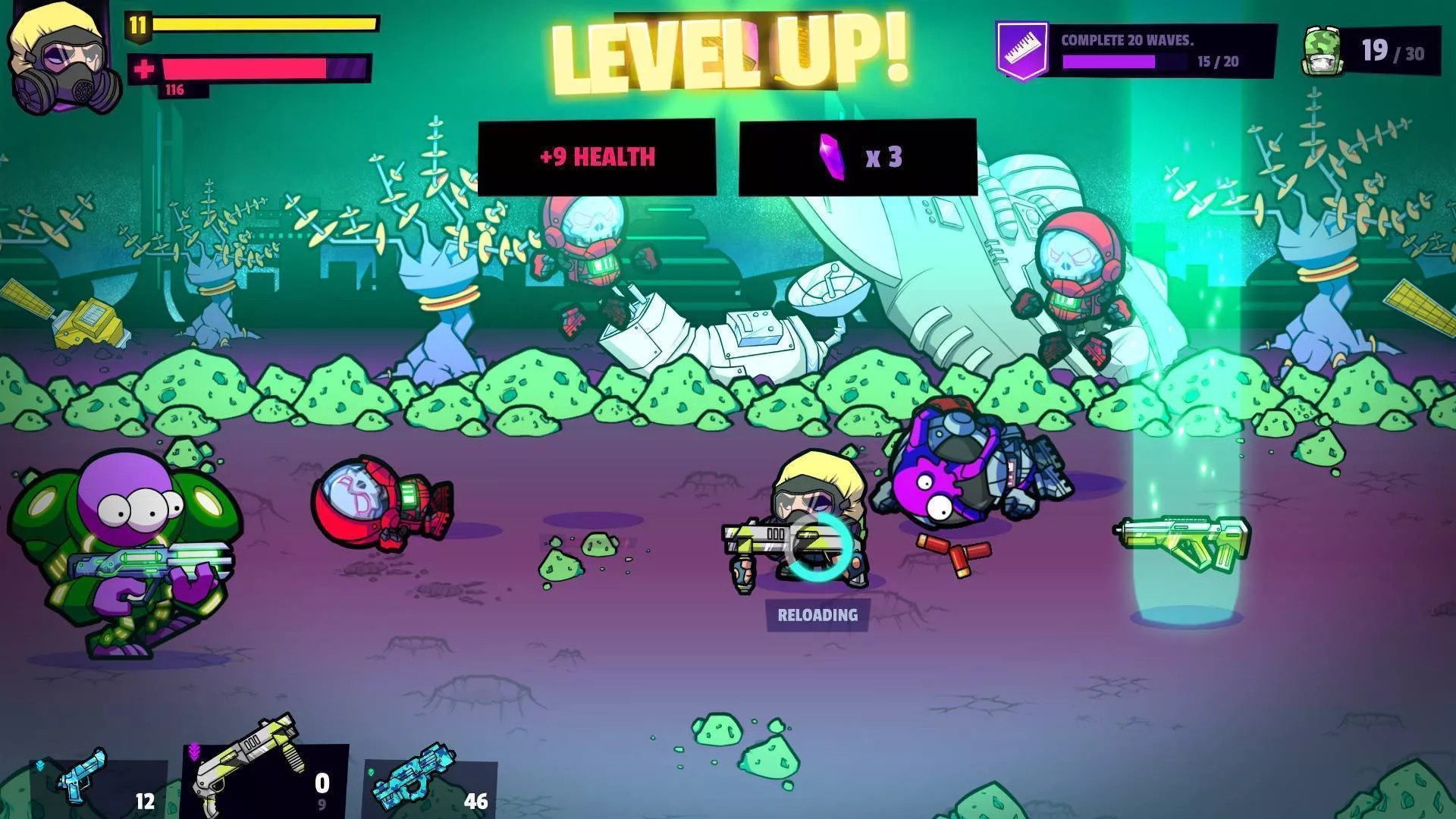Open the Complete 20 Waves objective tracker
Screen dimensions: 1456x819
click(x=1136, y=51)
